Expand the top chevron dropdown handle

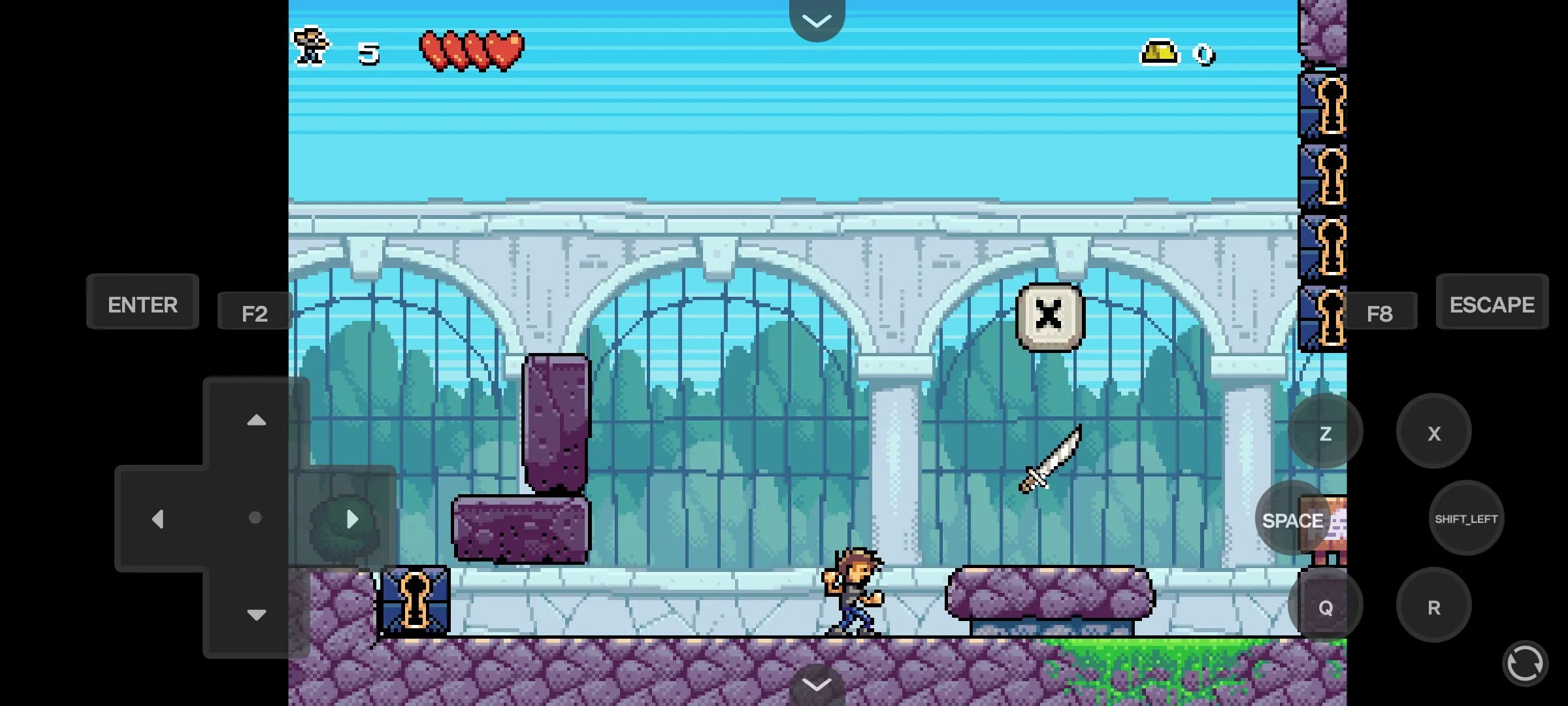pyautogui.click(x=817, y=20)
